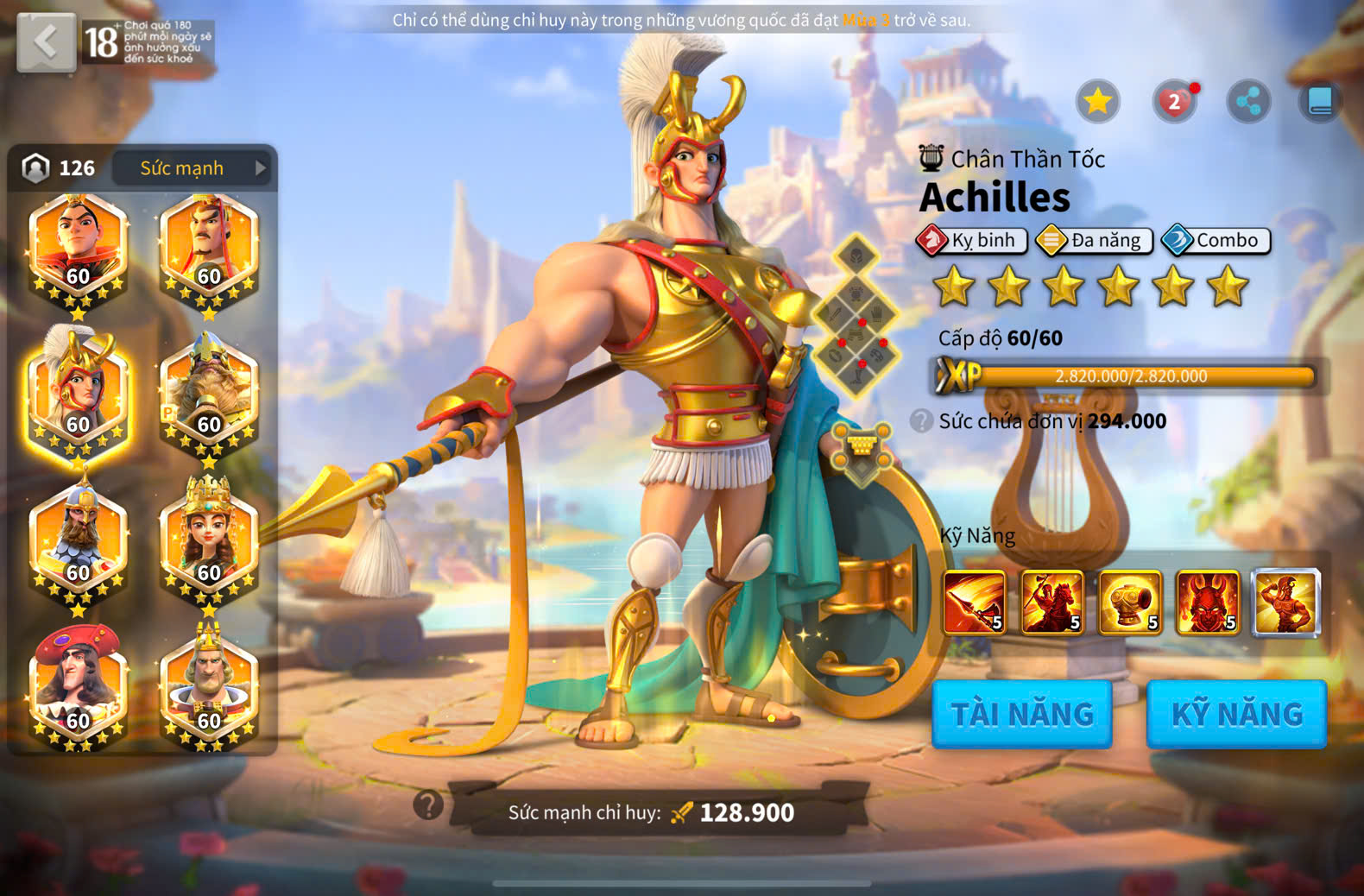Share Achilles using the share icon
Screen dimensions: 1364x896
1248,102
